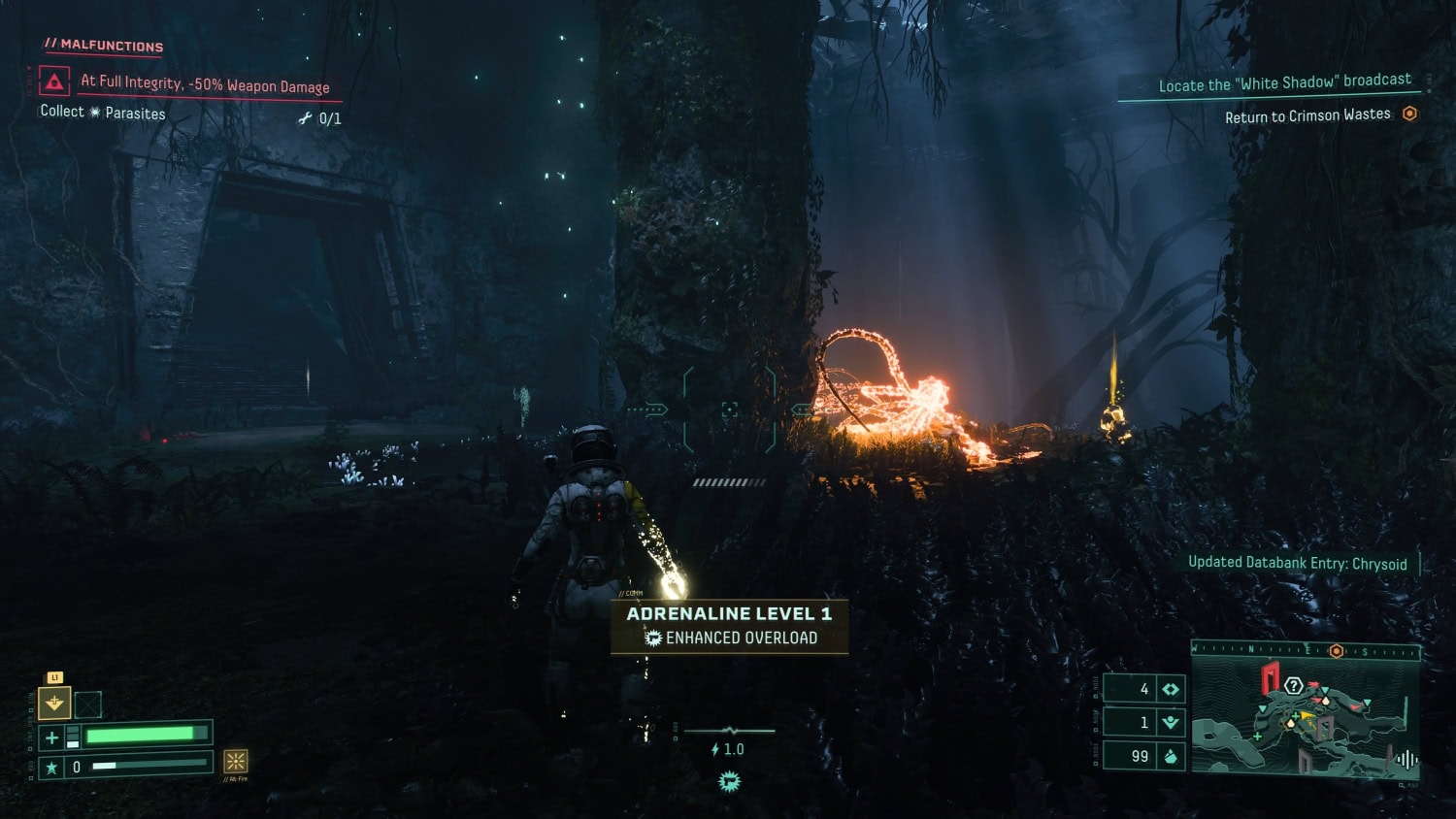
Task: Click the red door marker on minimap
Action: coord(1270,676)
